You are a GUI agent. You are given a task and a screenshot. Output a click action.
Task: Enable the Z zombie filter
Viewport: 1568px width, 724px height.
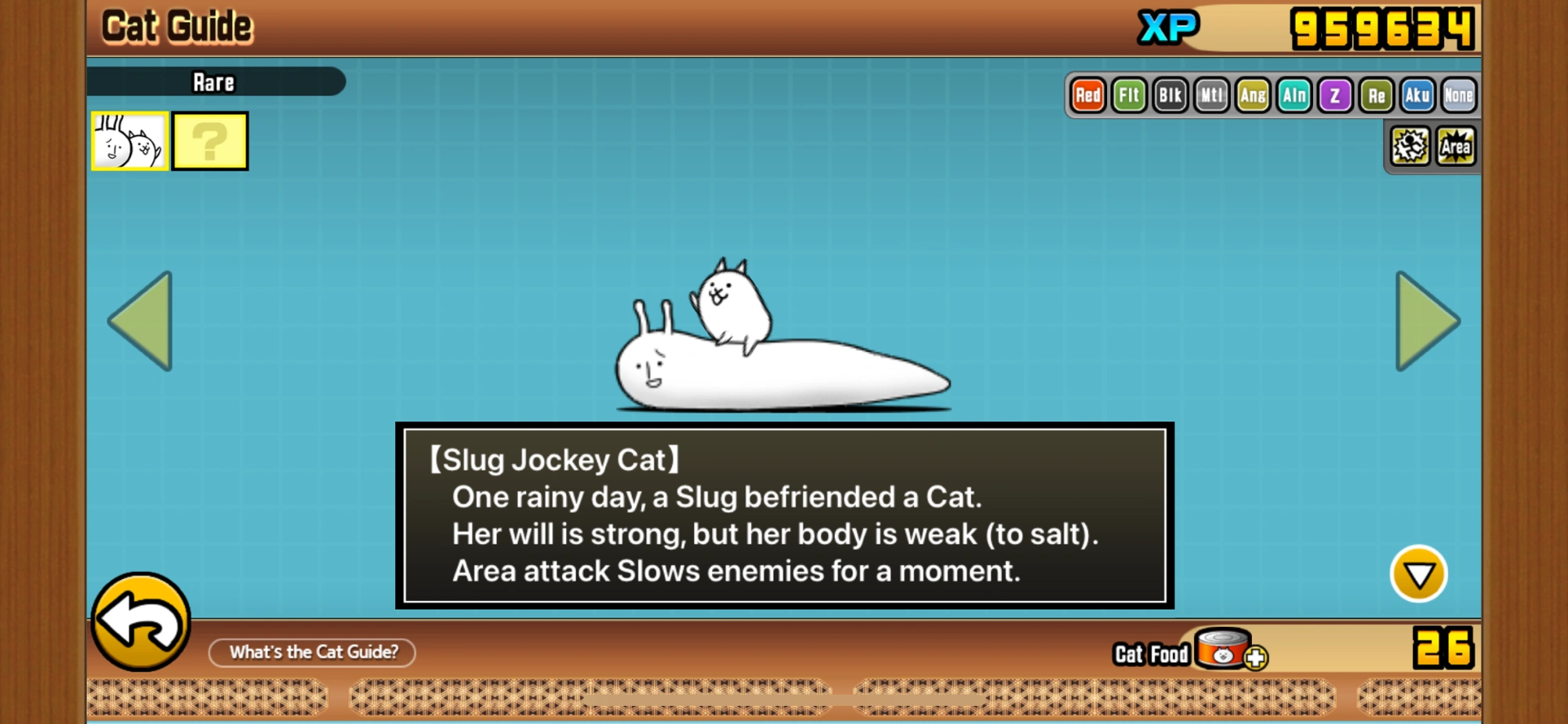pyautogui.click(x=1334, y=96)
